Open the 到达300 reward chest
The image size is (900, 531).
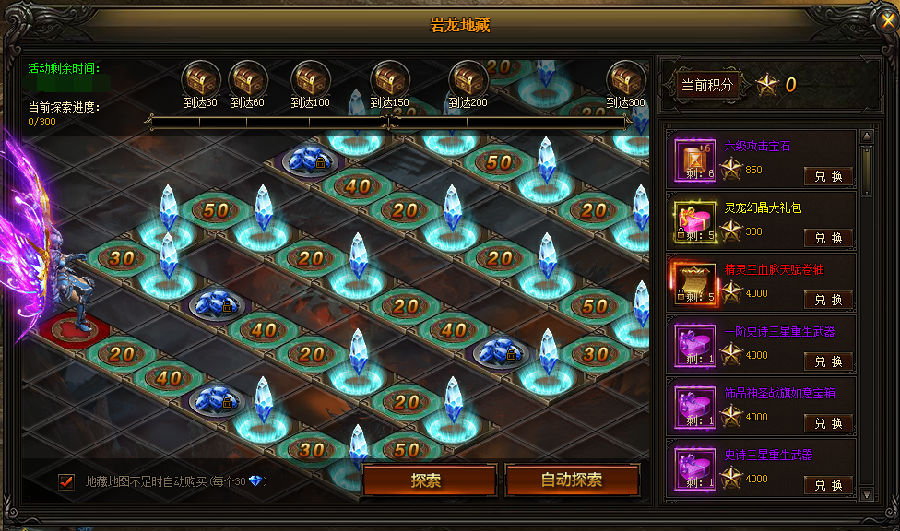tap(626, 78)
